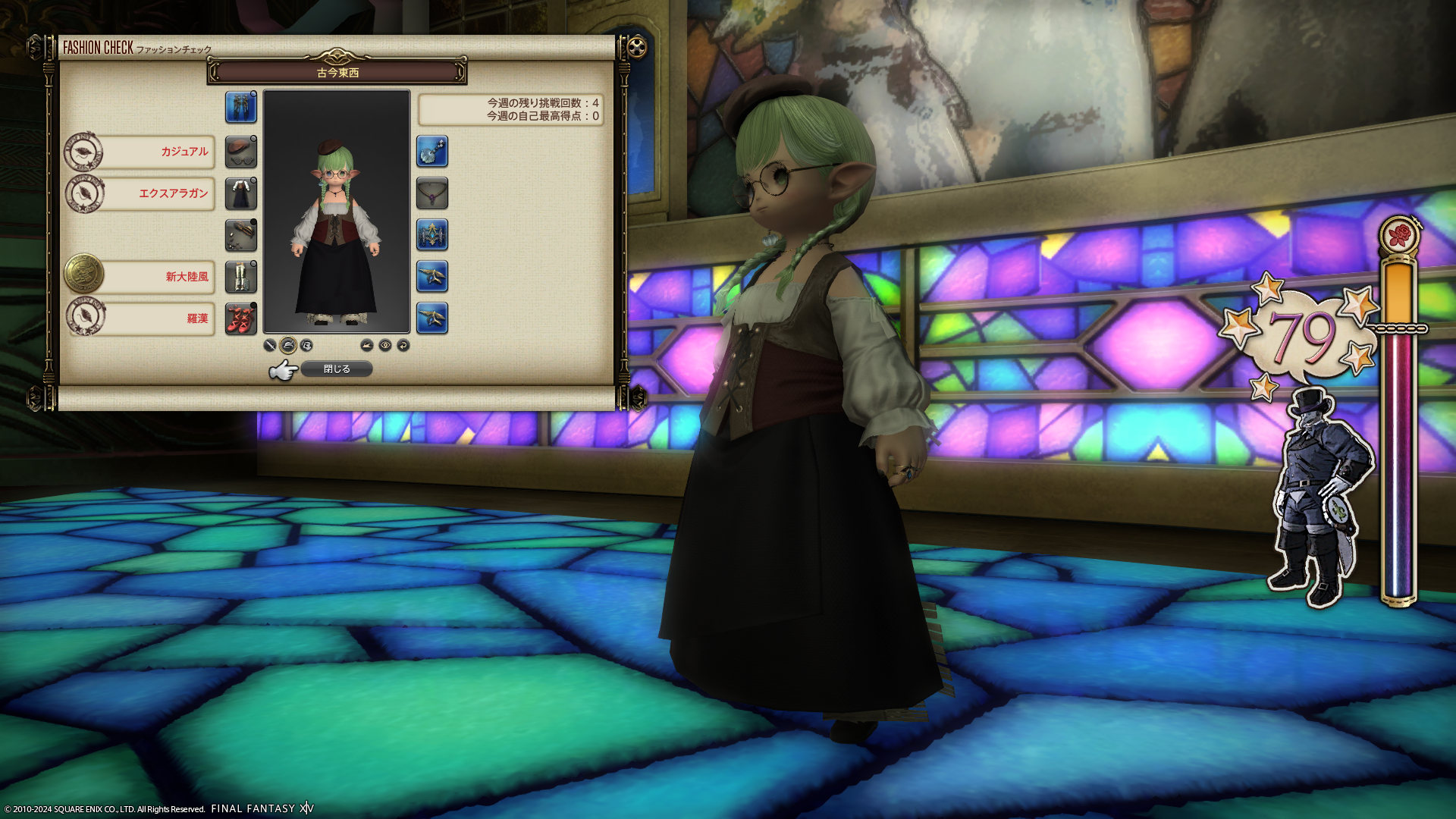Select the black dress body slot

click(241, 194)
